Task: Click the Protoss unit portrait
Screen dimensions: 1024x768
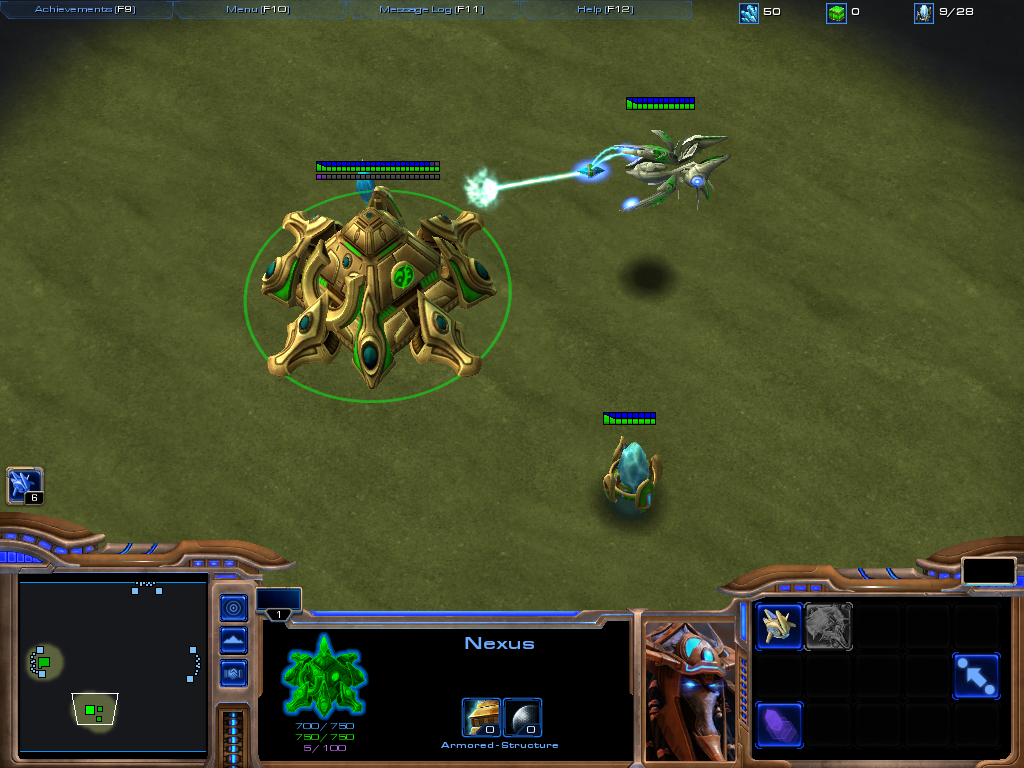Action: (689, 690)
